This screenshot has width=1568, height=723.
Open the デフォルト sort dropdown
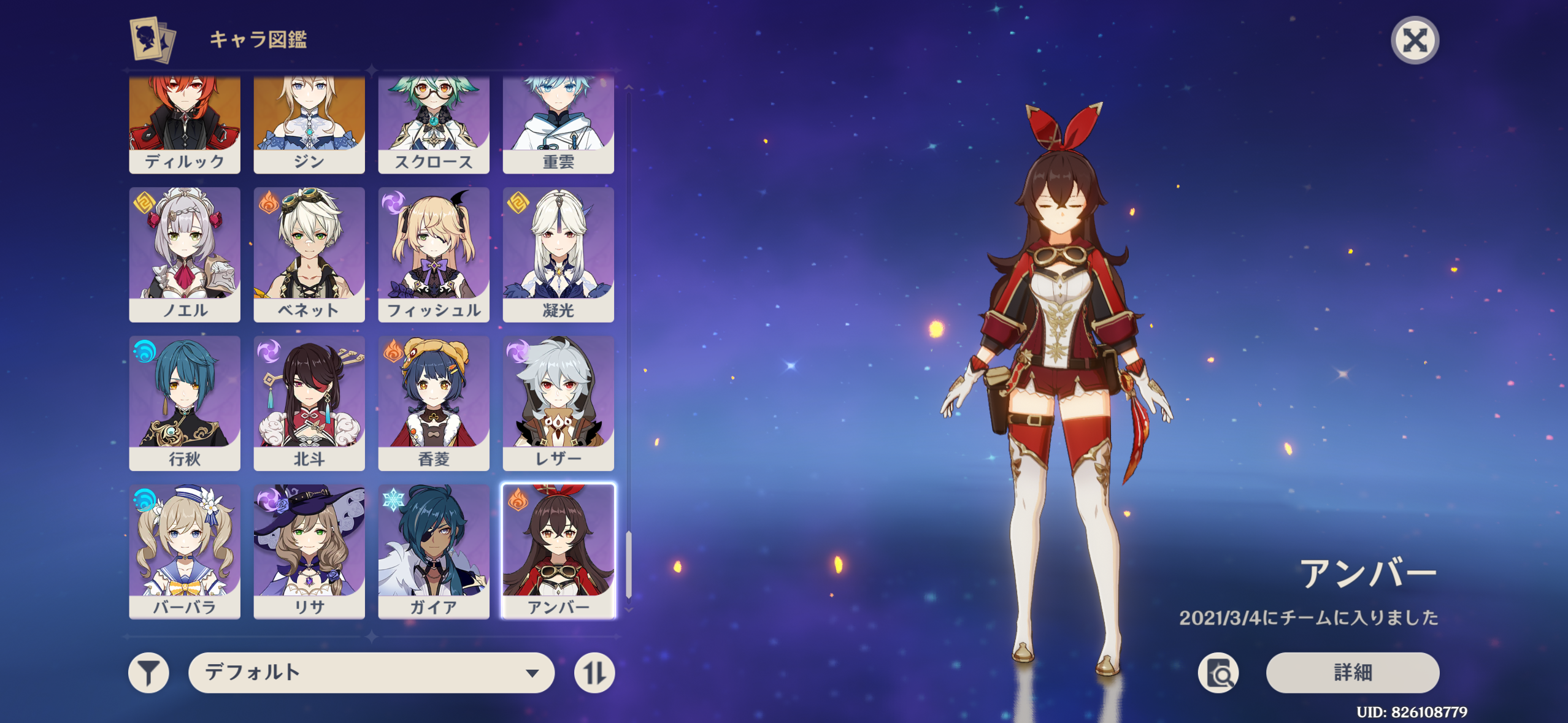tap(371, 673)
